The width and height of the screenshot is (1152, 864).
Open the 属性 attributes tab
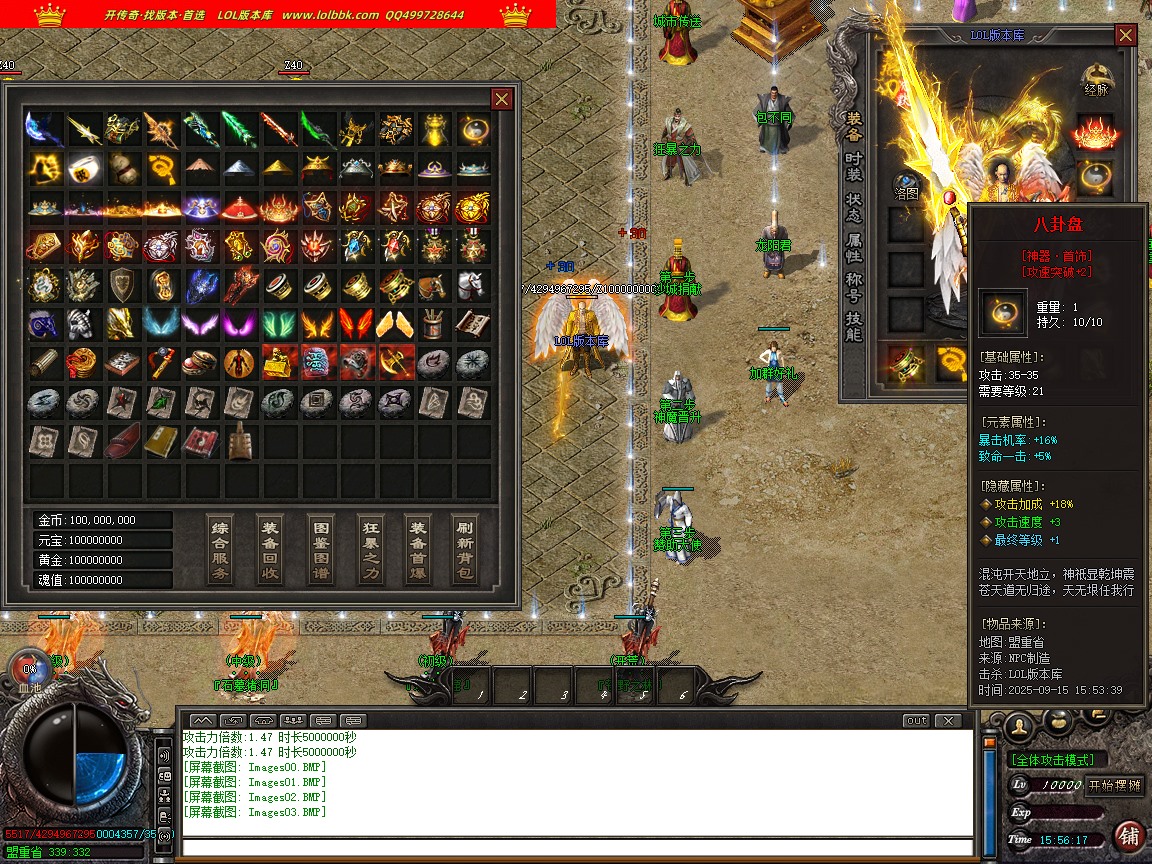[x=853, y=249]
